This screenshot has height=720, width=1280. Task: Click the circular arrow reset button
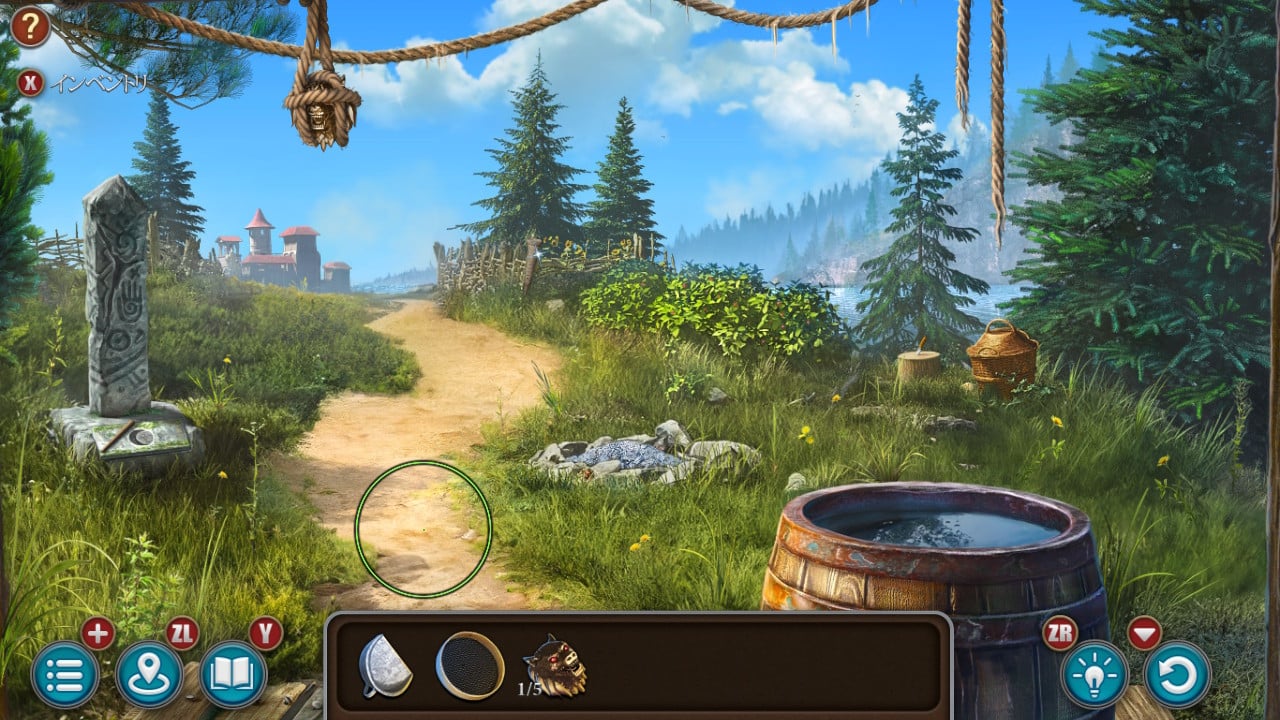(1178, 675)
